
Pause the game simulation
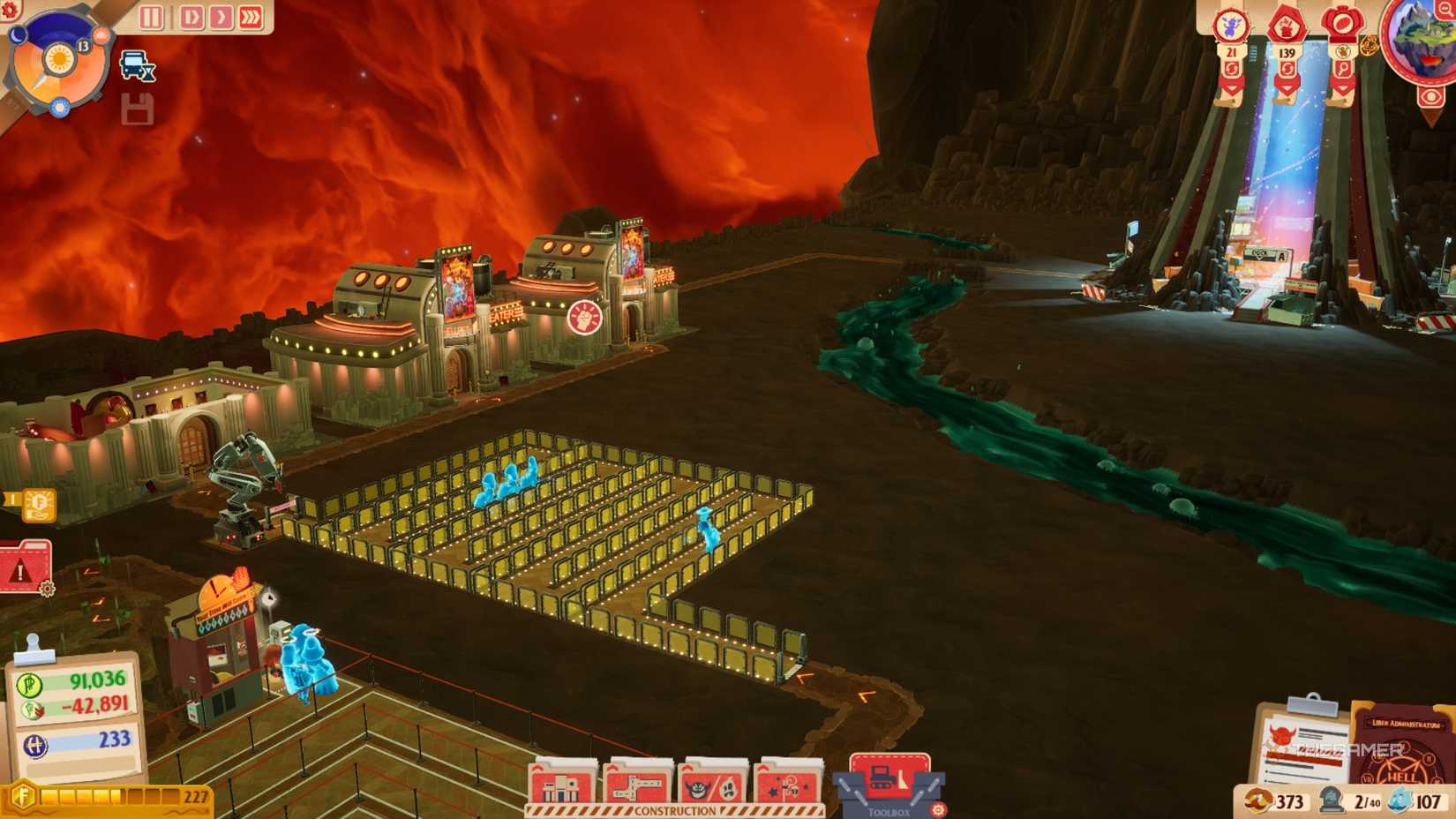click(x=150, y=16)
